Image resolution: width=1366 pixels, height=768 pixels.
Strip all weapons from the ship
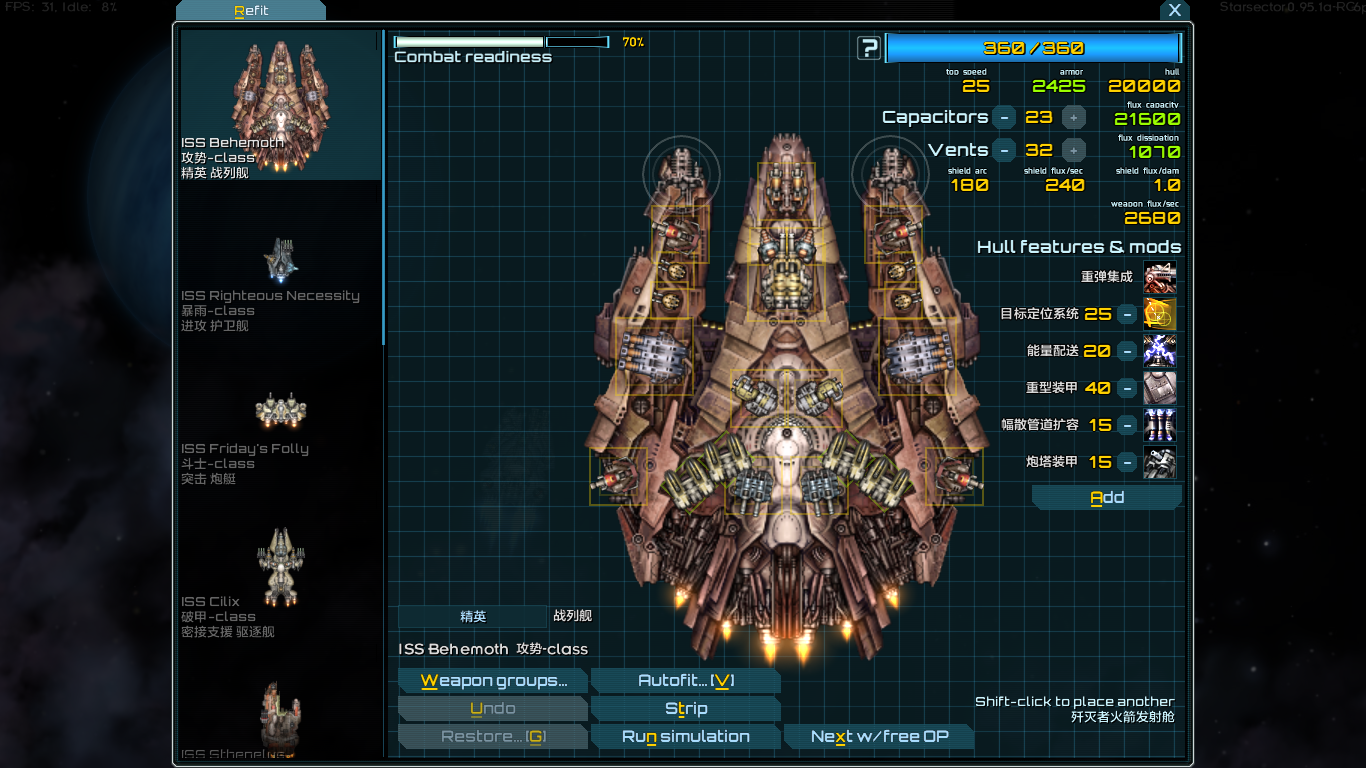click(685, 709)
